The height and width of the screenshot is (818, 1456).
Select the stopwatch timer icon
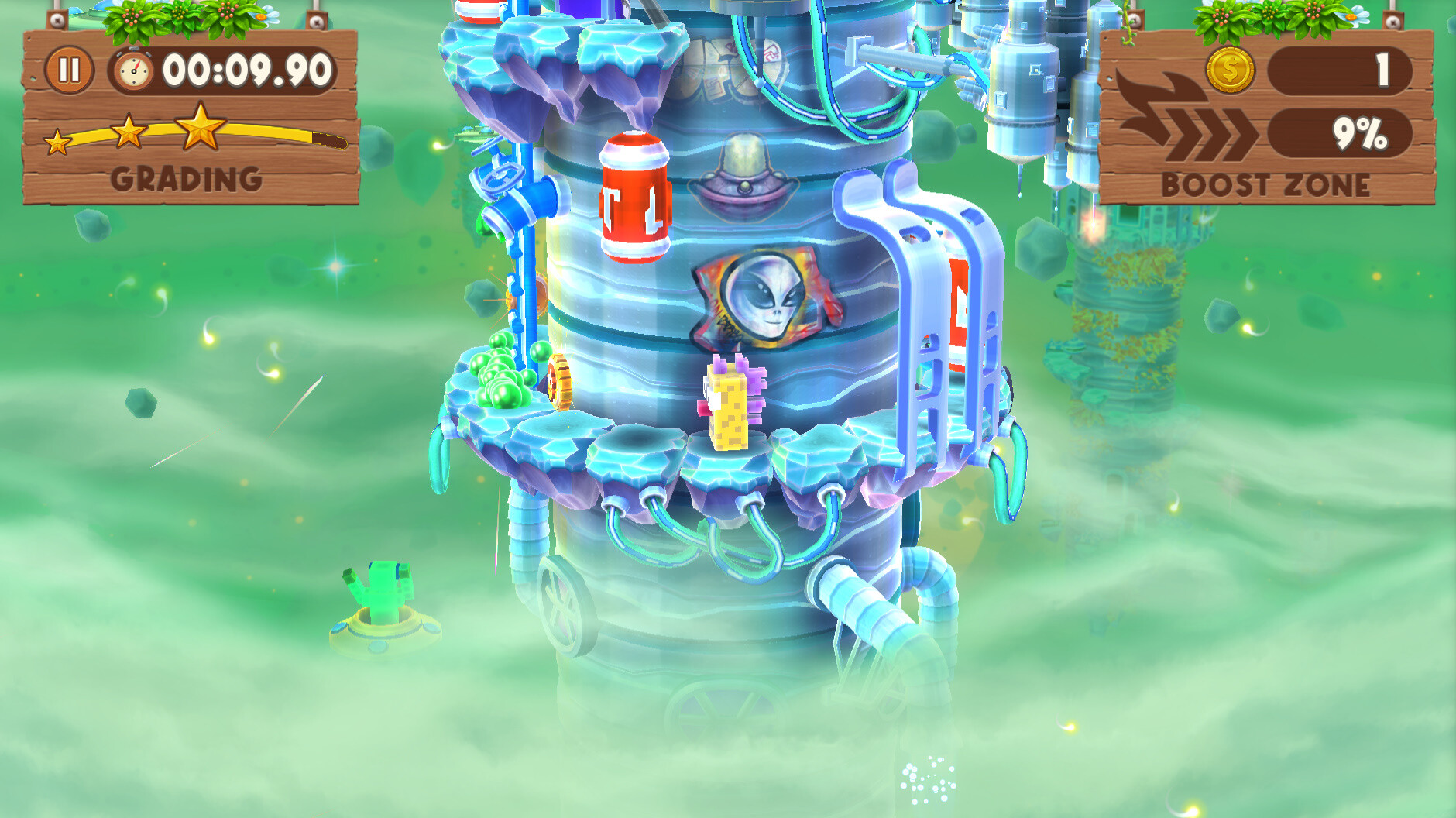click(x=133, y=70)
